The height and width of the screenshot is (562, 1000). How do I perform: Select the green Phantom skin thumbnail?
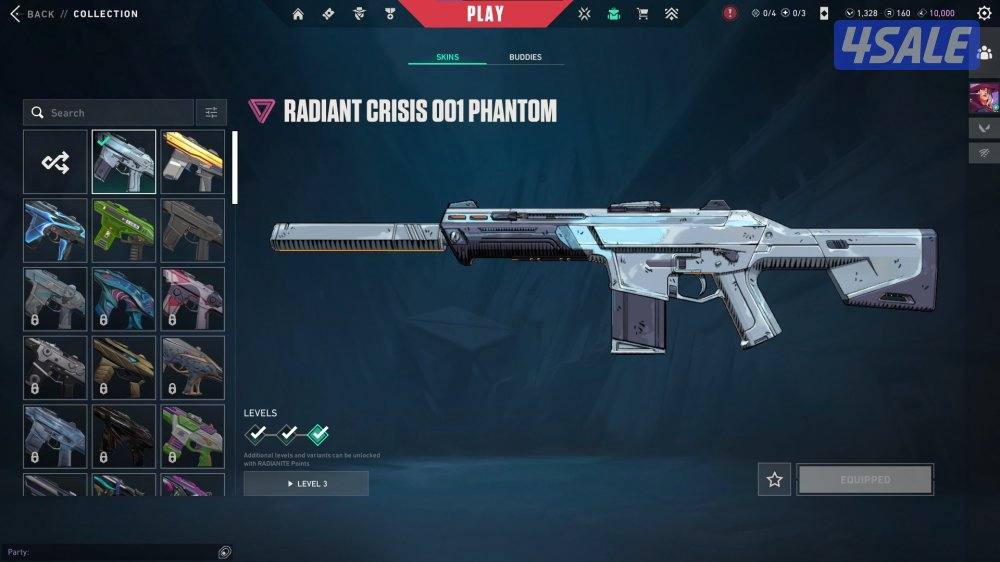click(x=124, y=230)
